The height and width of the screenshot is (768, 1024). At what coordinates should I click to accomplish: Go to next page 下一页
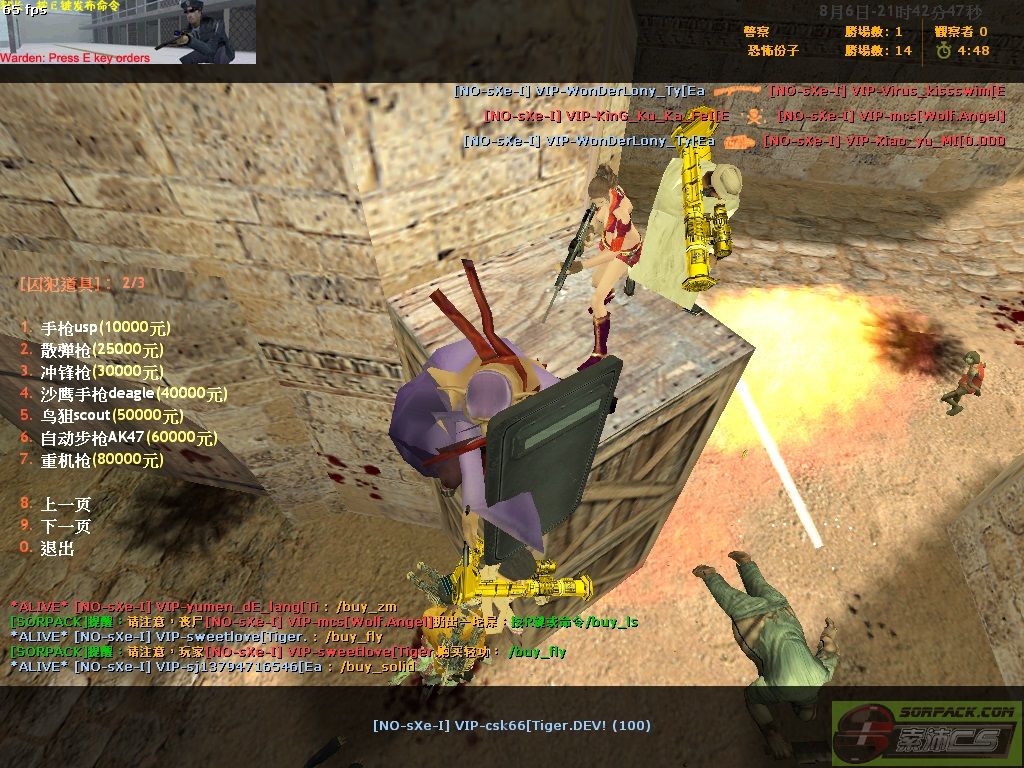click(x=66, y=526)
